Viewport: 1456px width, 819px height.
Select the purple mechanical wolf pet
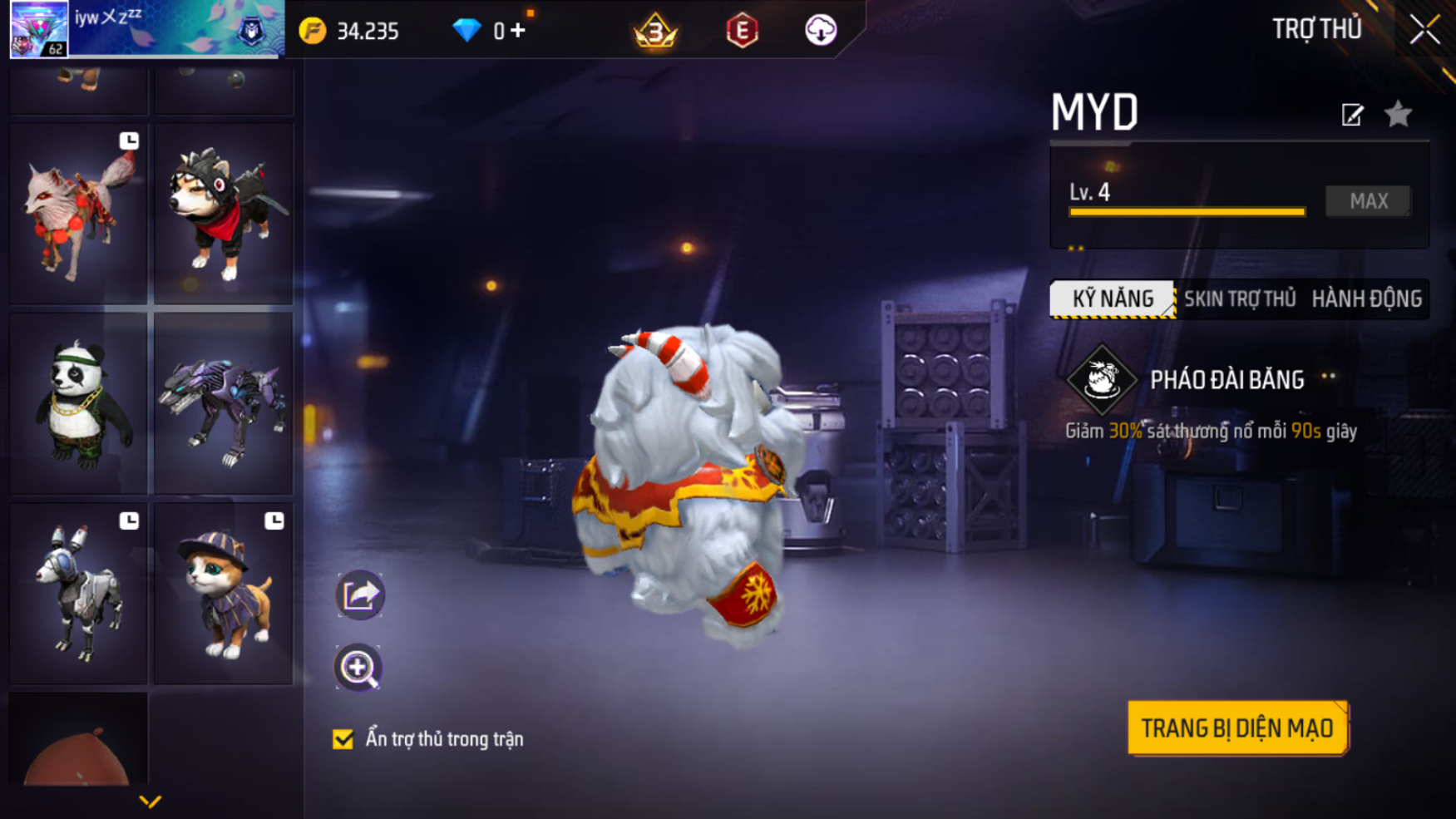click(x=224, y=403)
